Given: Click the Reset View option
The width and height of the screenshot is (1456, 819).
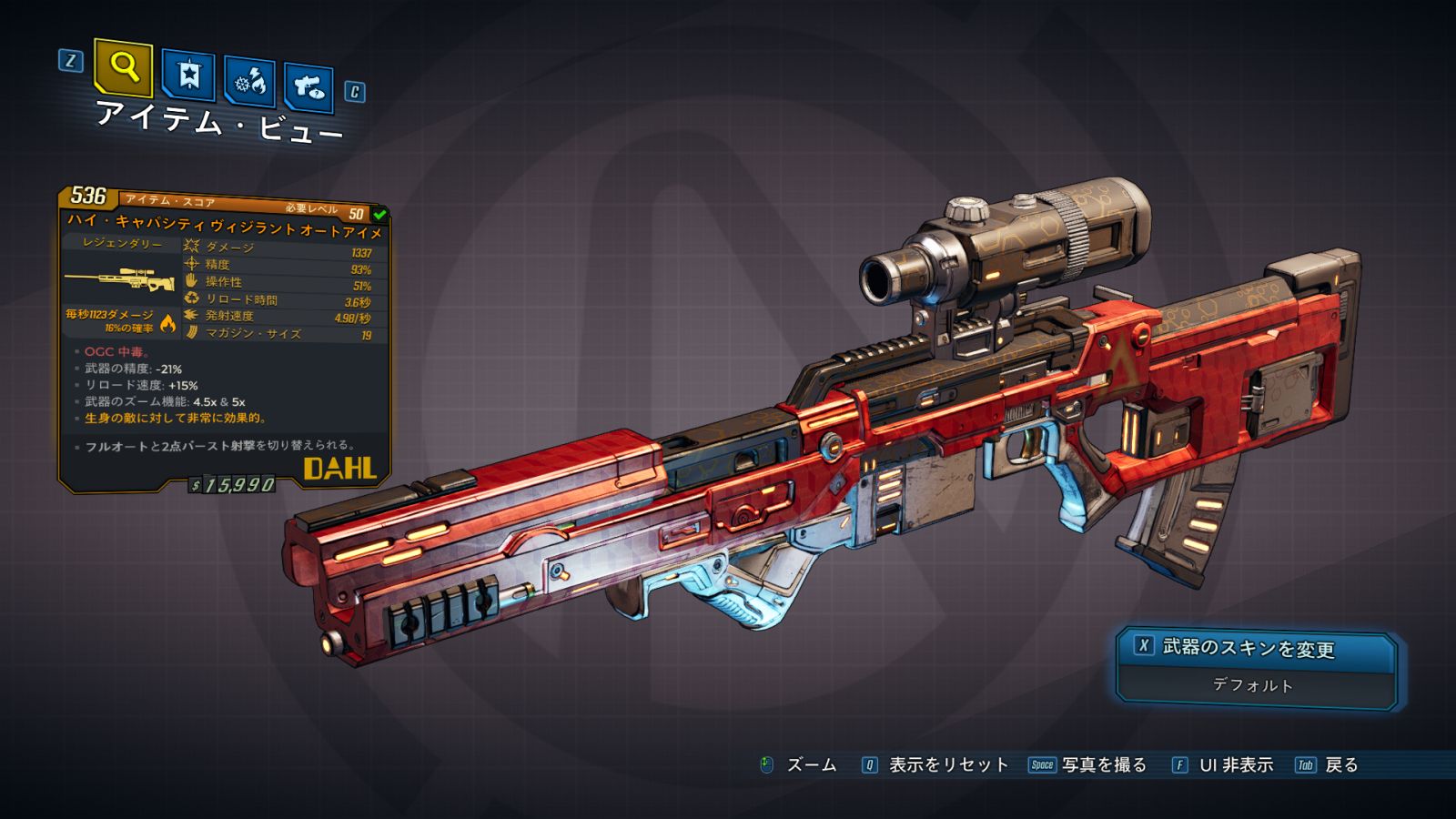Looking at the screenshot, I should click(x=936, y=765).
